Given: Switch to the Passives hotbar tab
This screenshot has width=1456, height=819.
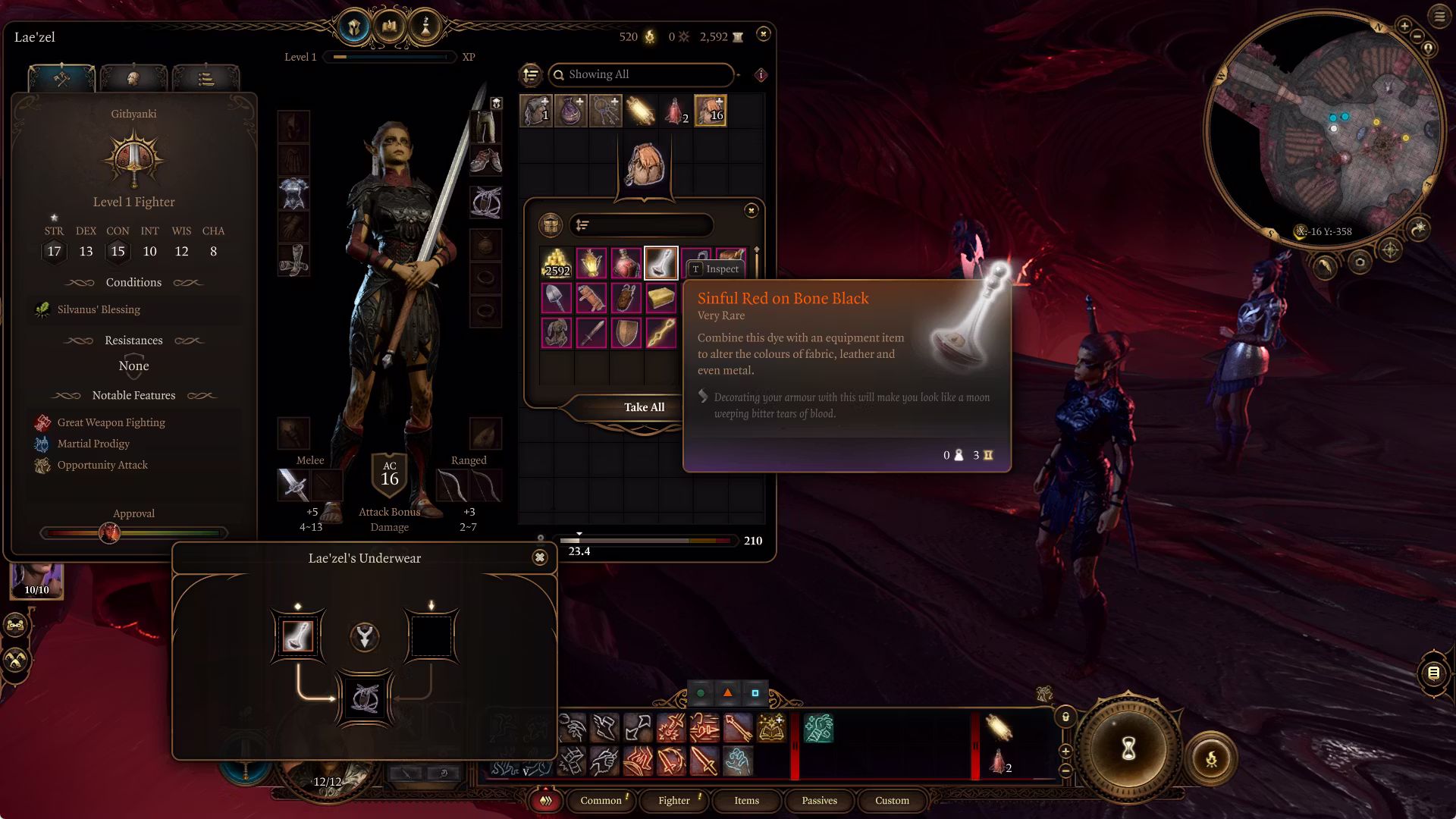Looking at the screenshot, I should click(x=819, y=800).
